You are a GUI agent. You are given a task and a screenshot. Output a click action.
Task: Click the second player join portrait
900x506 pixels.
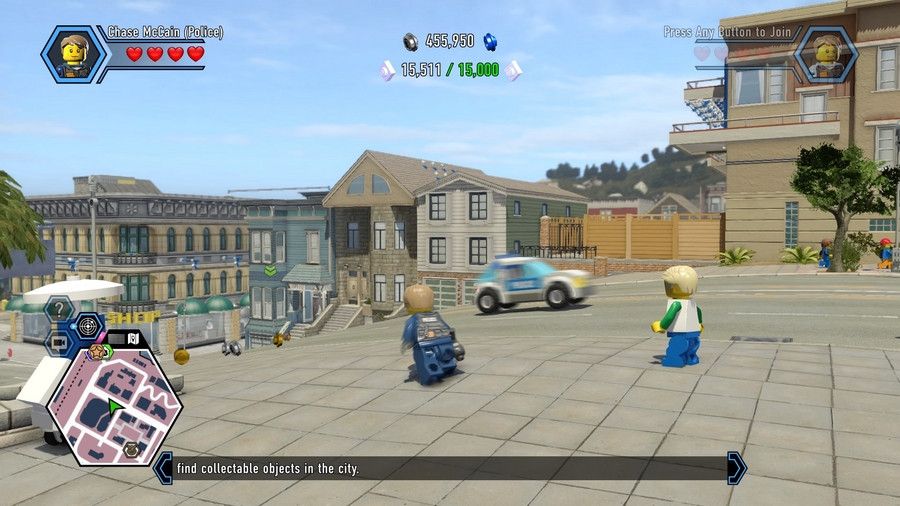(x=826, y=54)
